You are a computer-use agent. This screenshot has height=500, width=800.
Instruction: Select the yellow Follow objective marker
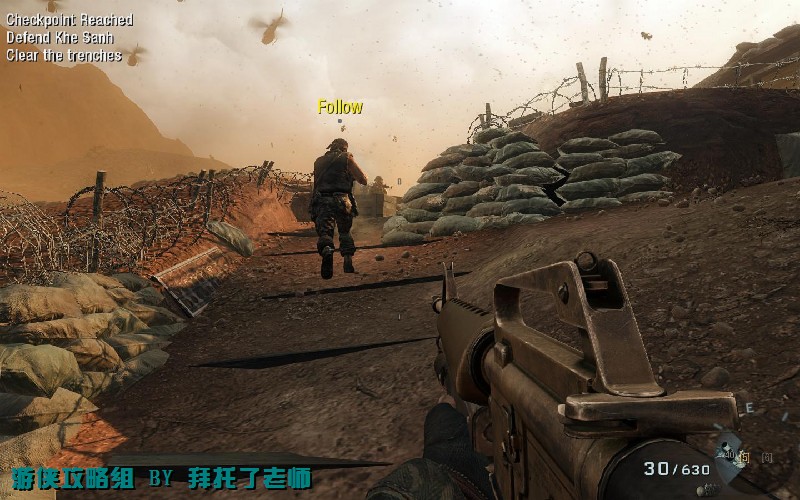click(x=340, y=107)
